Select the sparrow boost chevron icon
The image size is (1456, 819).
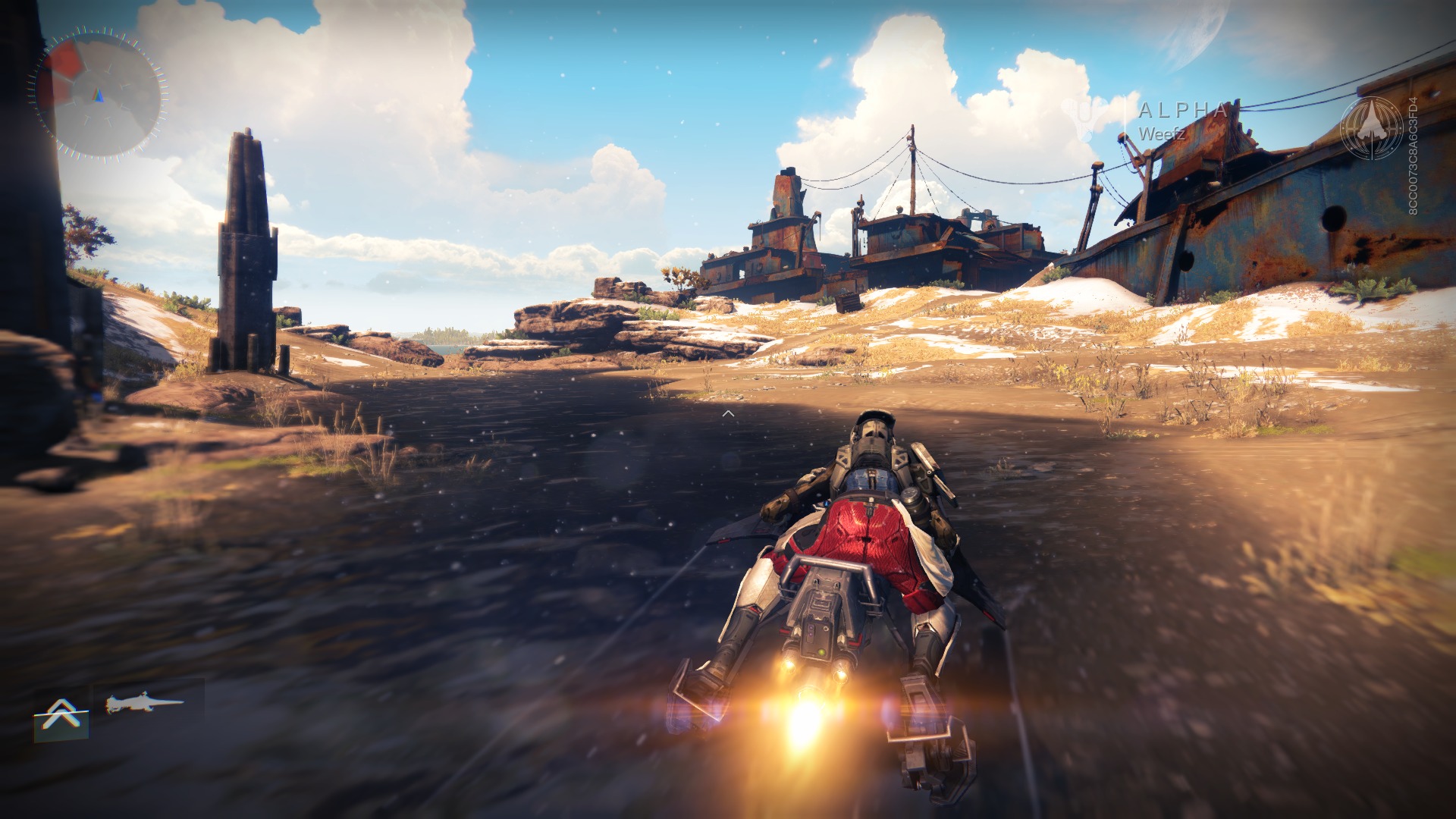[61, 717]
